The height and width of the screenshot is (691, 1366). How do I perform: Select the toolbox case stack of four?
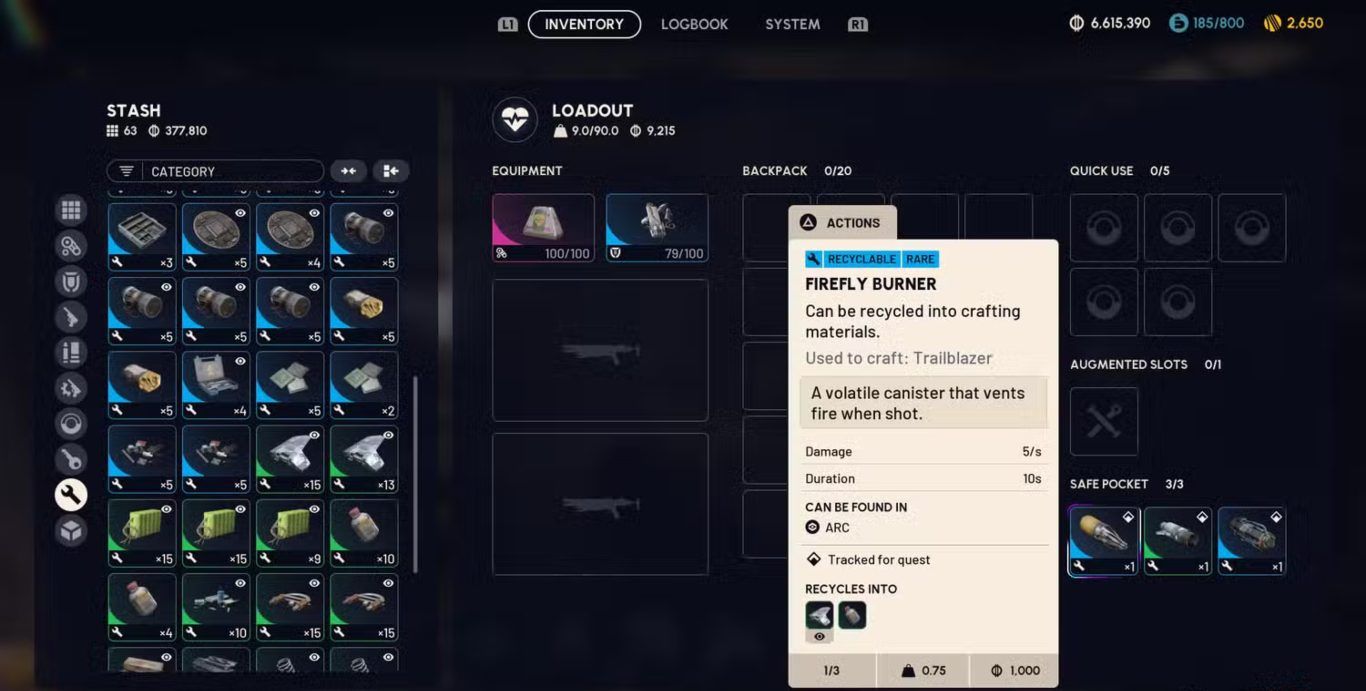(216, 385)
